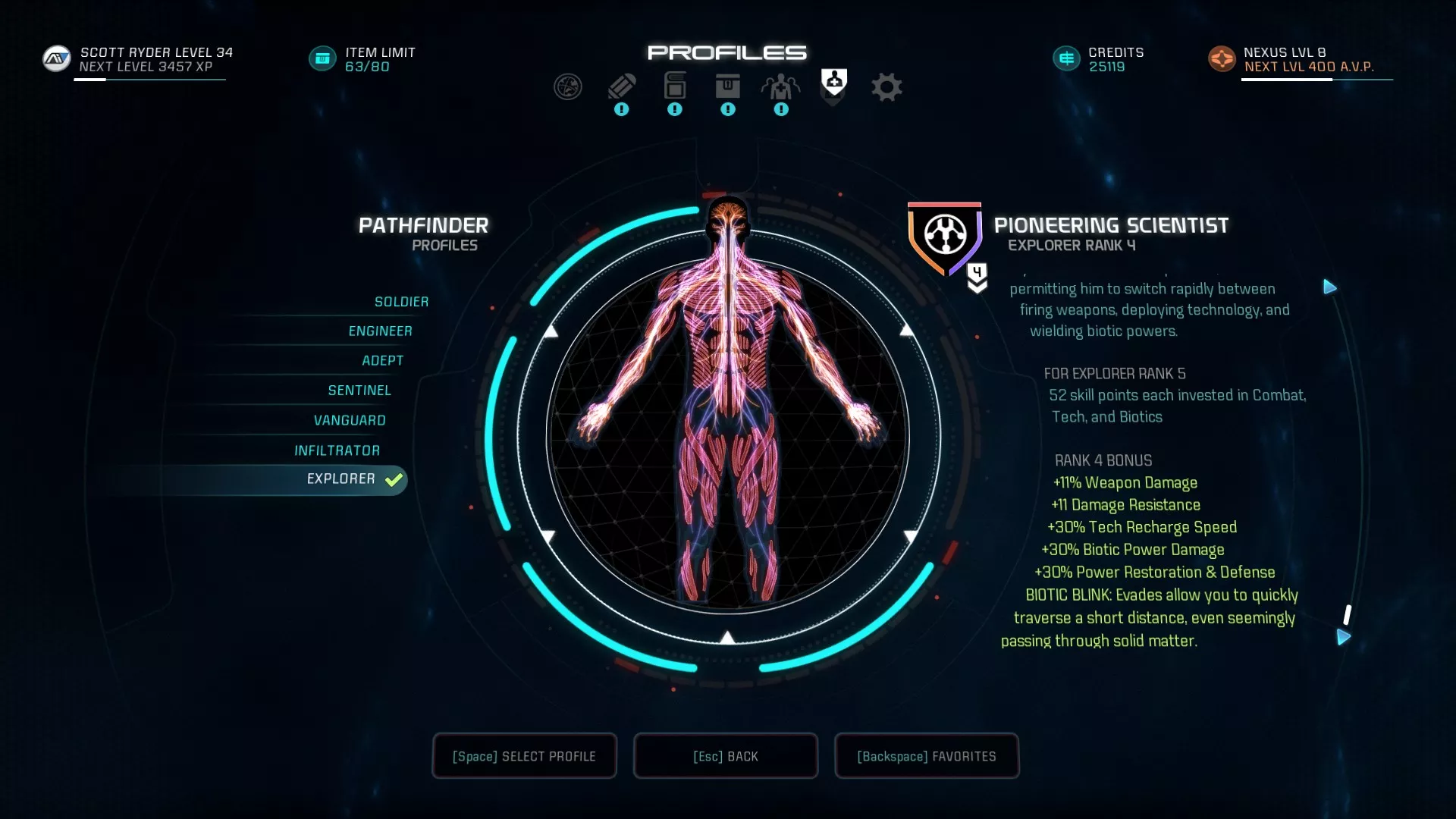Select the Vanguard profile
The width and height of the screenshot is (1456, 819).
coord(350,419)
